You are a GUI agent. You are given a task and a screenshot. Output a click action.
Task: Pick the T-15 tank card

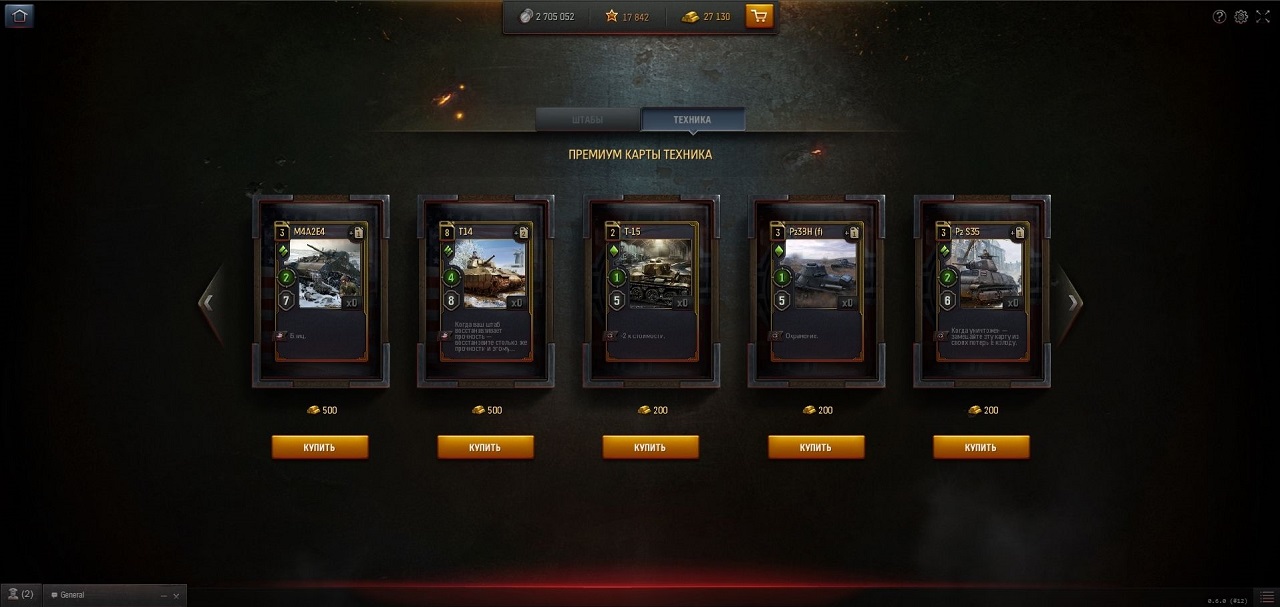coord(651,290)
